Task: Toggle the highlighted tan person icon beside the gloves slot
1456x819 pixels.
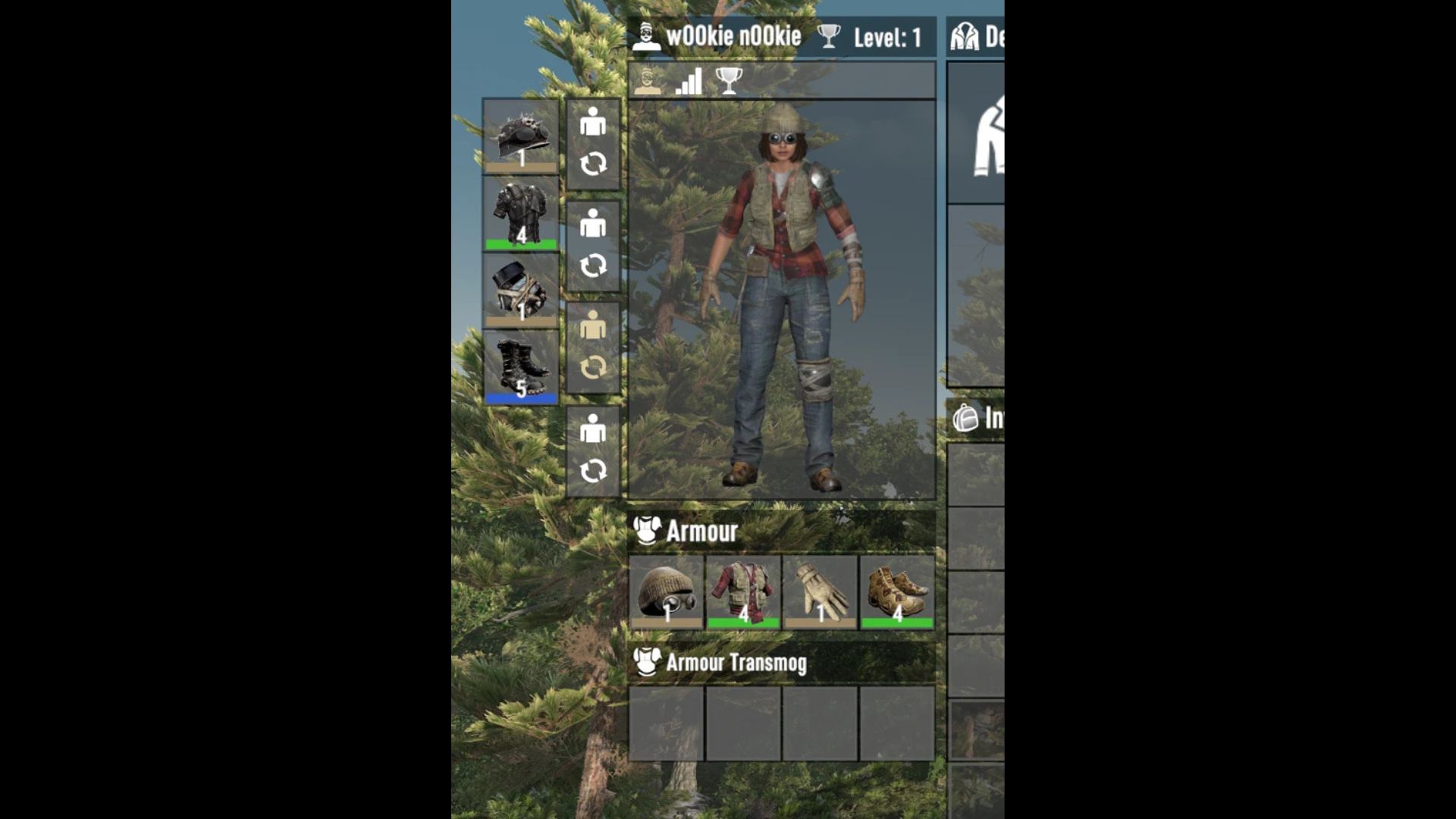Action: [x=591, y=325]
